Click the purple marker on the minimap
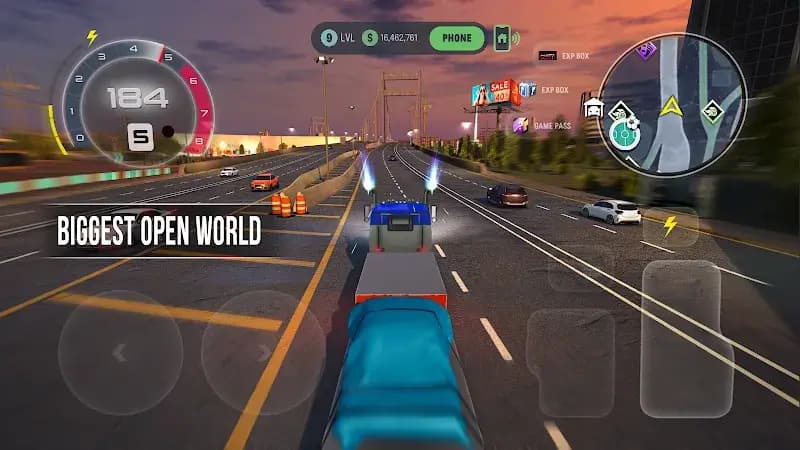This screenshot has height=450, width=800. pos(646,49)
